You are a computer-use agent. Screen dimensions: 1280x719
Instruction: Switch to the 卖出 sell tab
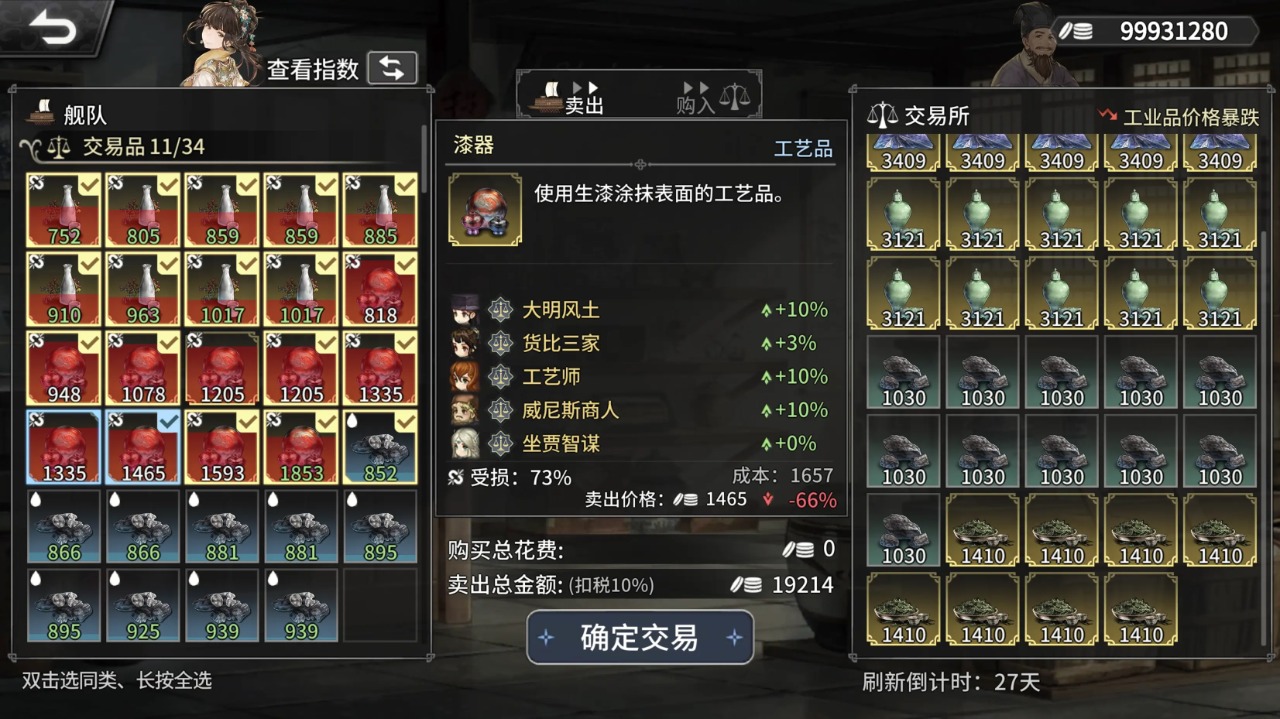[x=572, y=96]
